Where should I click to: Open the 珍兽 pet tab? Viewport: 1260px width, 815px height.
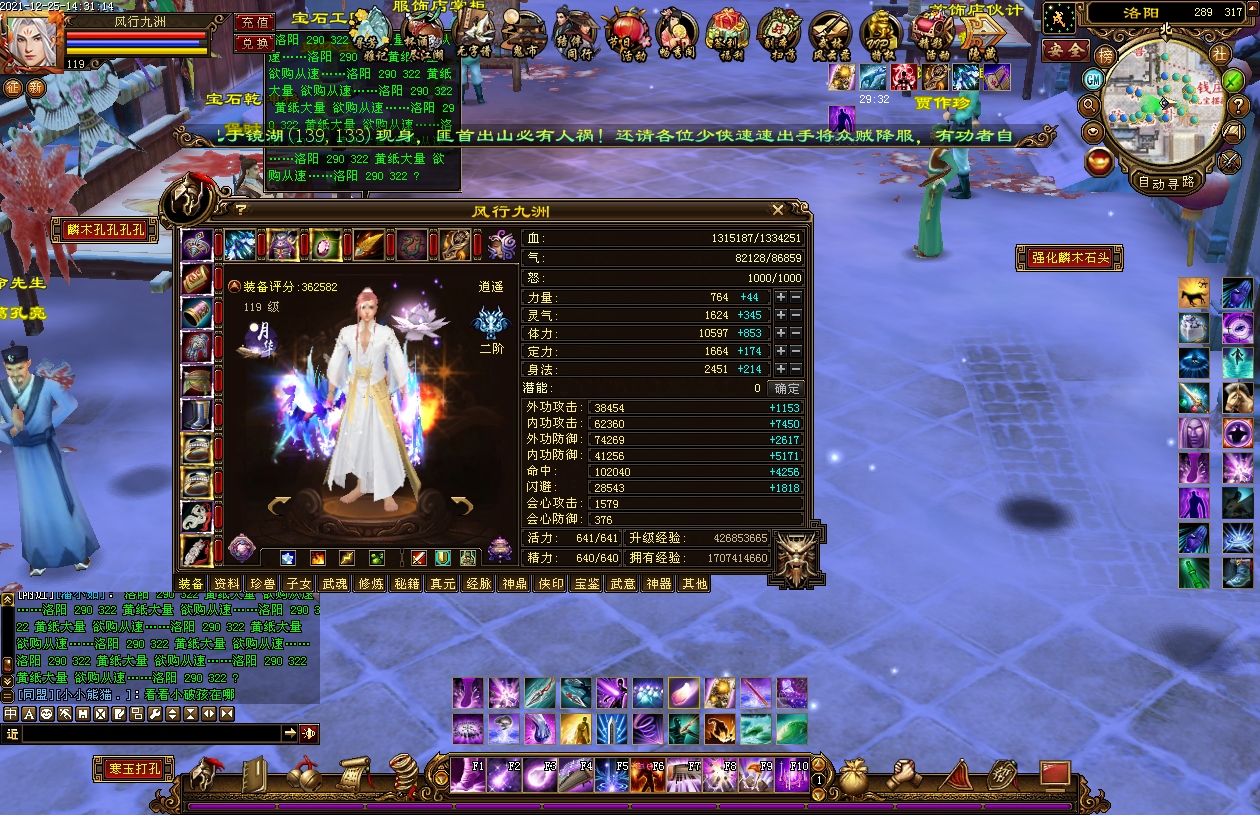(263, 584)
